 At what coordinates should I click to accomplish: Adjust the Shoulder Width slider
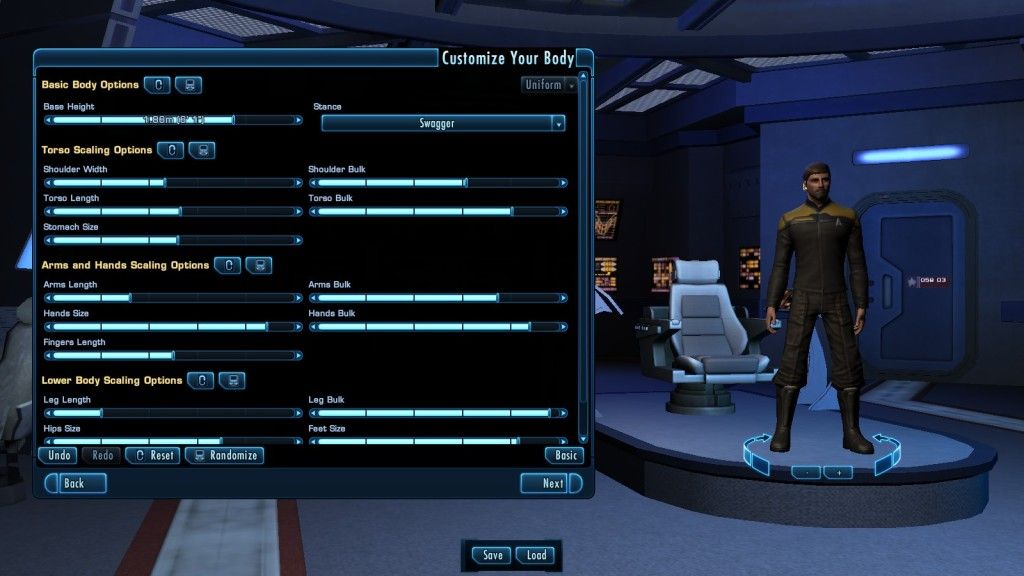pyautogui.click(x=165, y=183)
